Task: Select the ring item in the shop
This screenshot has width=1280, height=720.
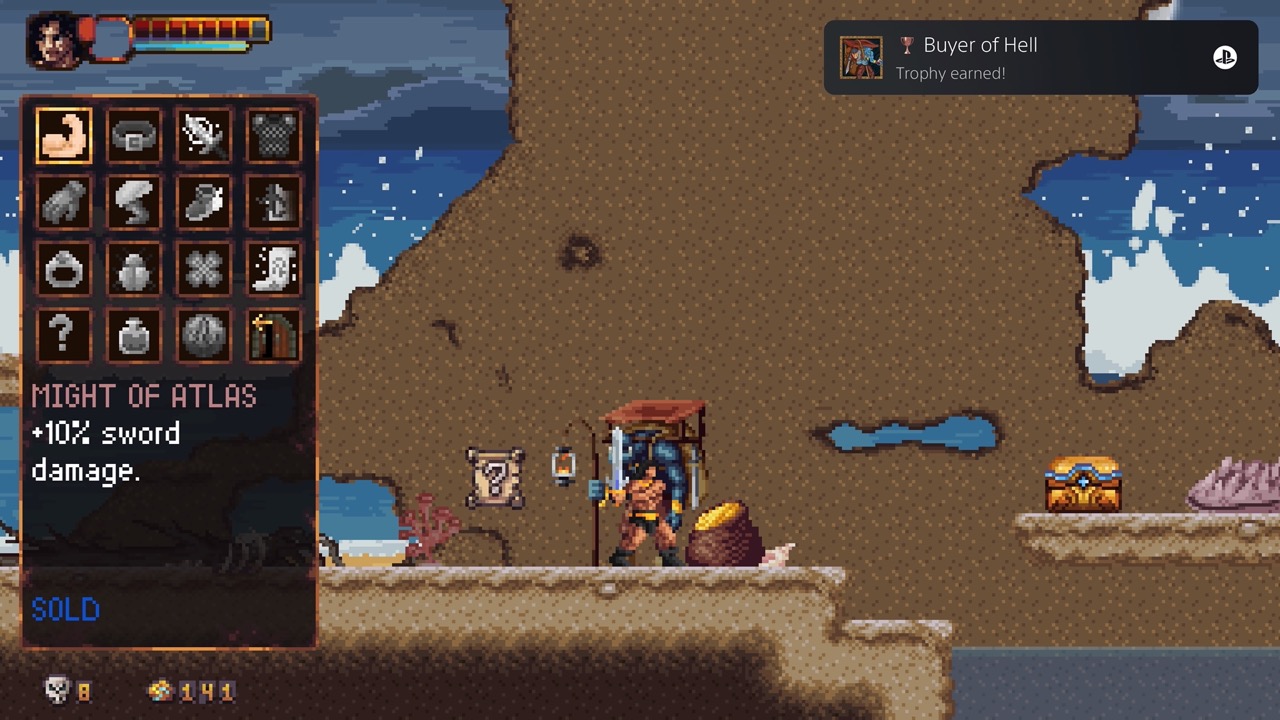Action: (x=65, y=268)
